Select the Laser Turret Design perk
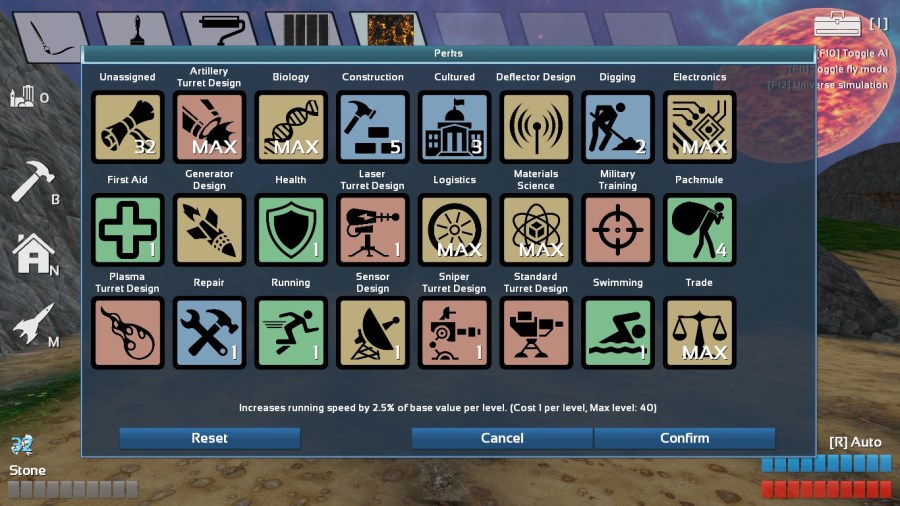 coord(372,230)
